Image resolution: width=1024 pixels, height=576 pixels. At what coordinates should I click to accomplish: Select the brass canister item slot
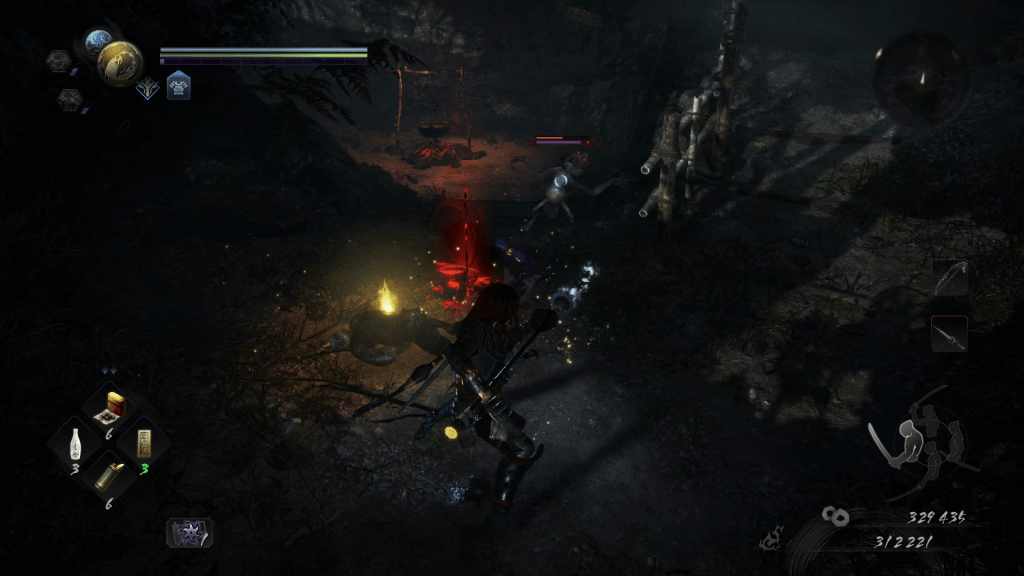click(107, 474)
